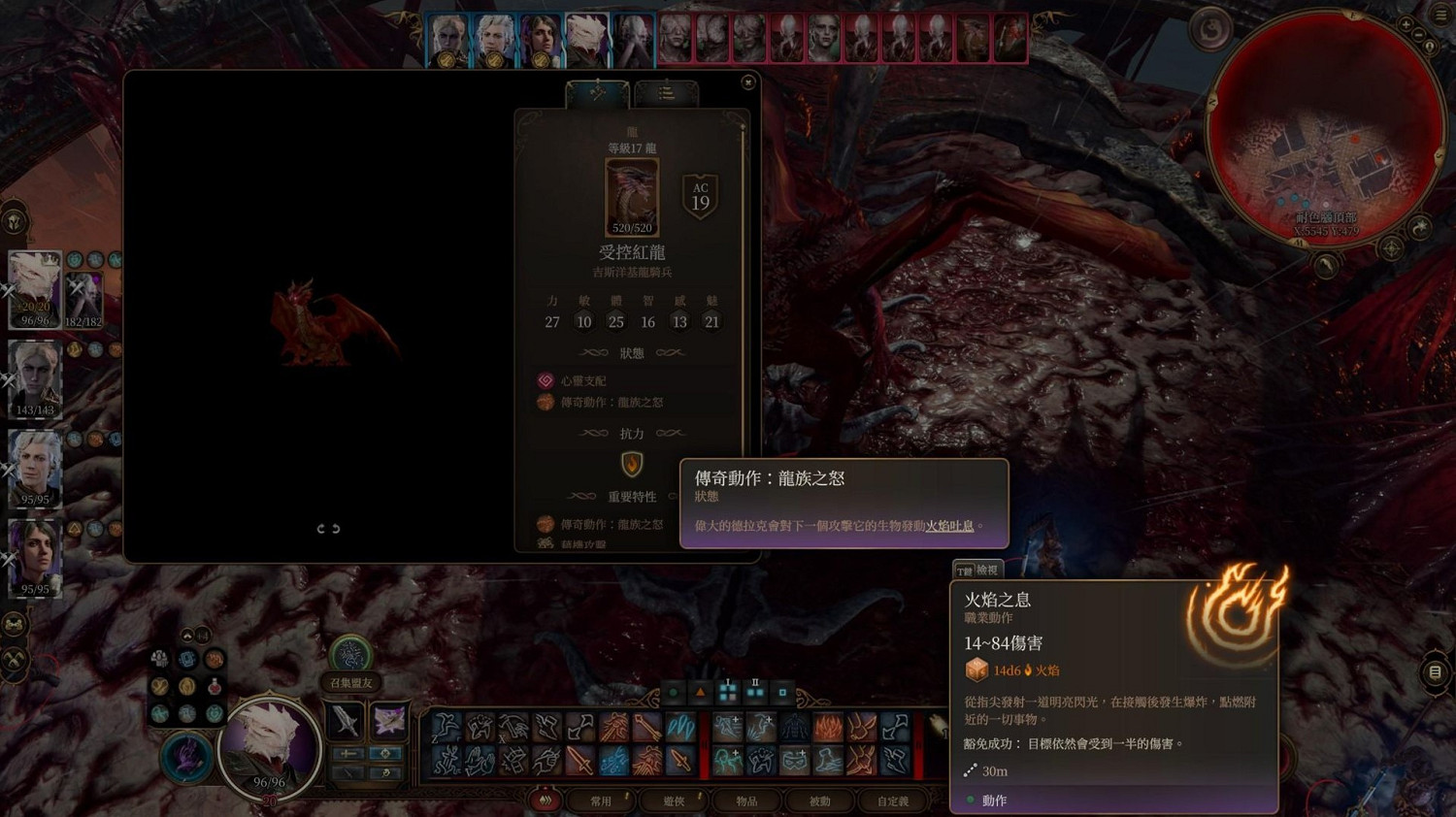Open the journal icon on the right screen edge
This screenshot has height=817, width=1456.
1435,670
